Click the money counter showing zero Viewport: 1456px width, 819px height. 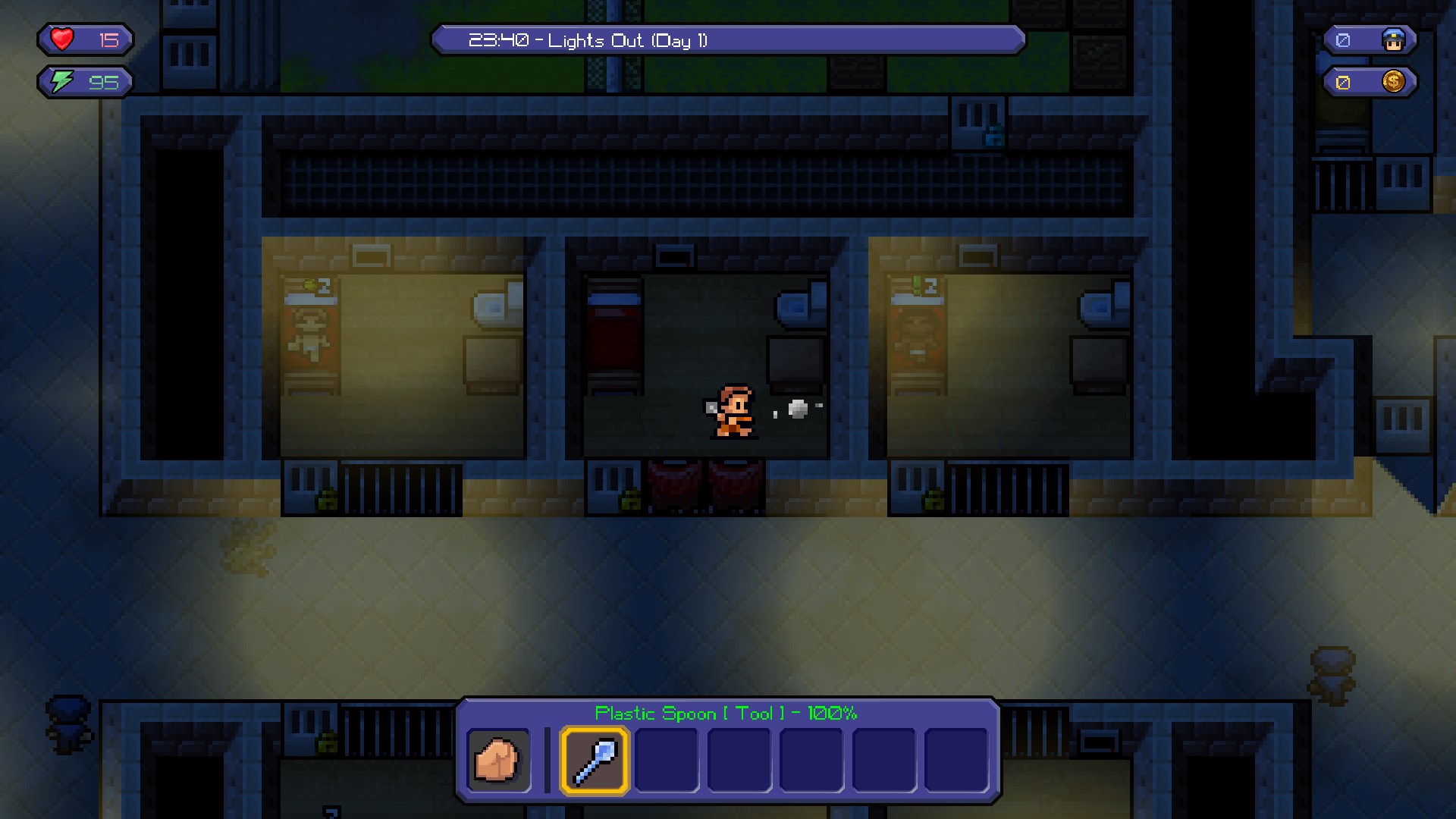coord(1342,81)
